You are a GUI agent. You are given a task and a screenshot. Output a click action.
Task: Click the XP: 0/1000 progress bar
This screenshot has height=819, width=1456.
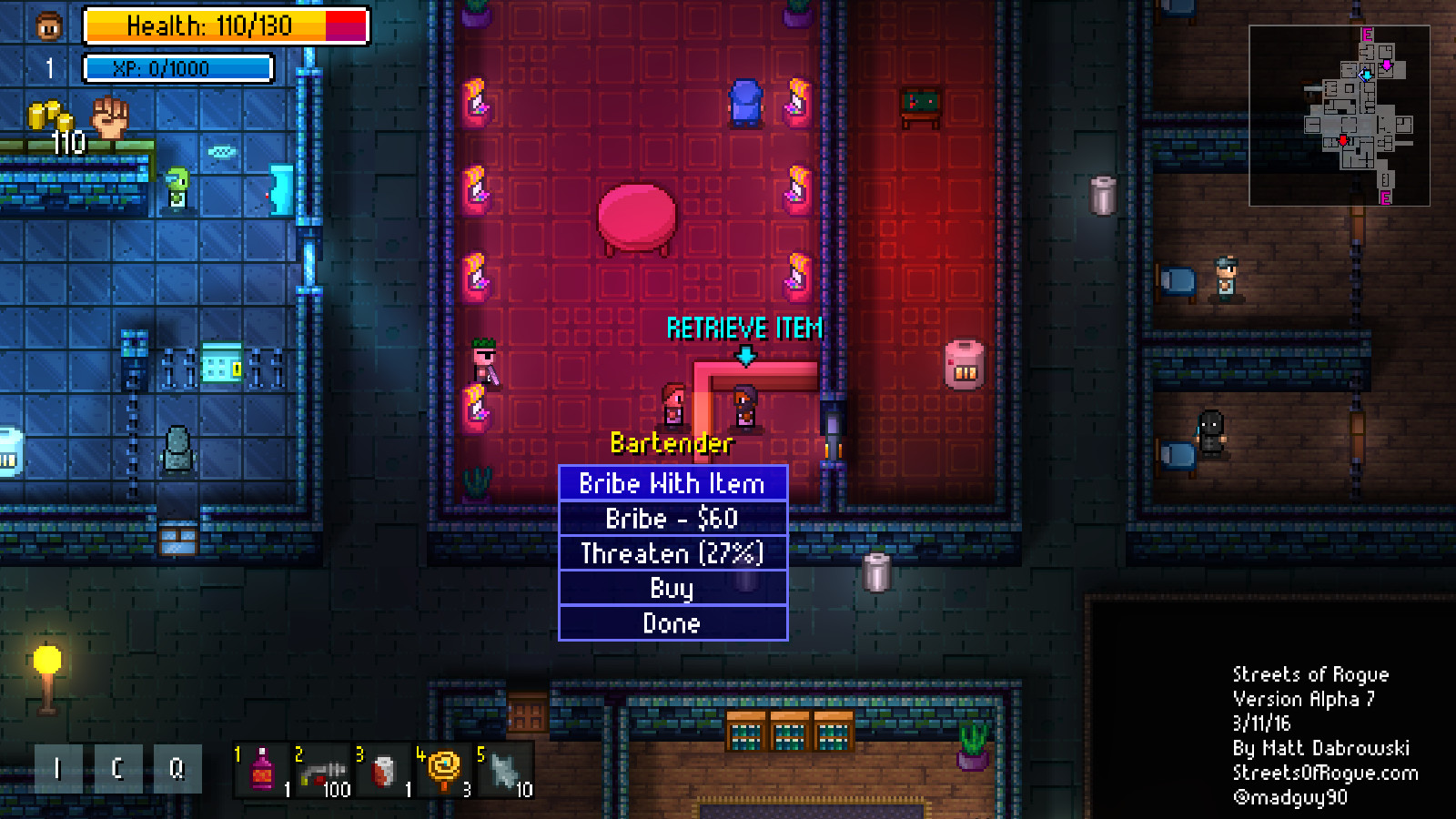point(178,66)
